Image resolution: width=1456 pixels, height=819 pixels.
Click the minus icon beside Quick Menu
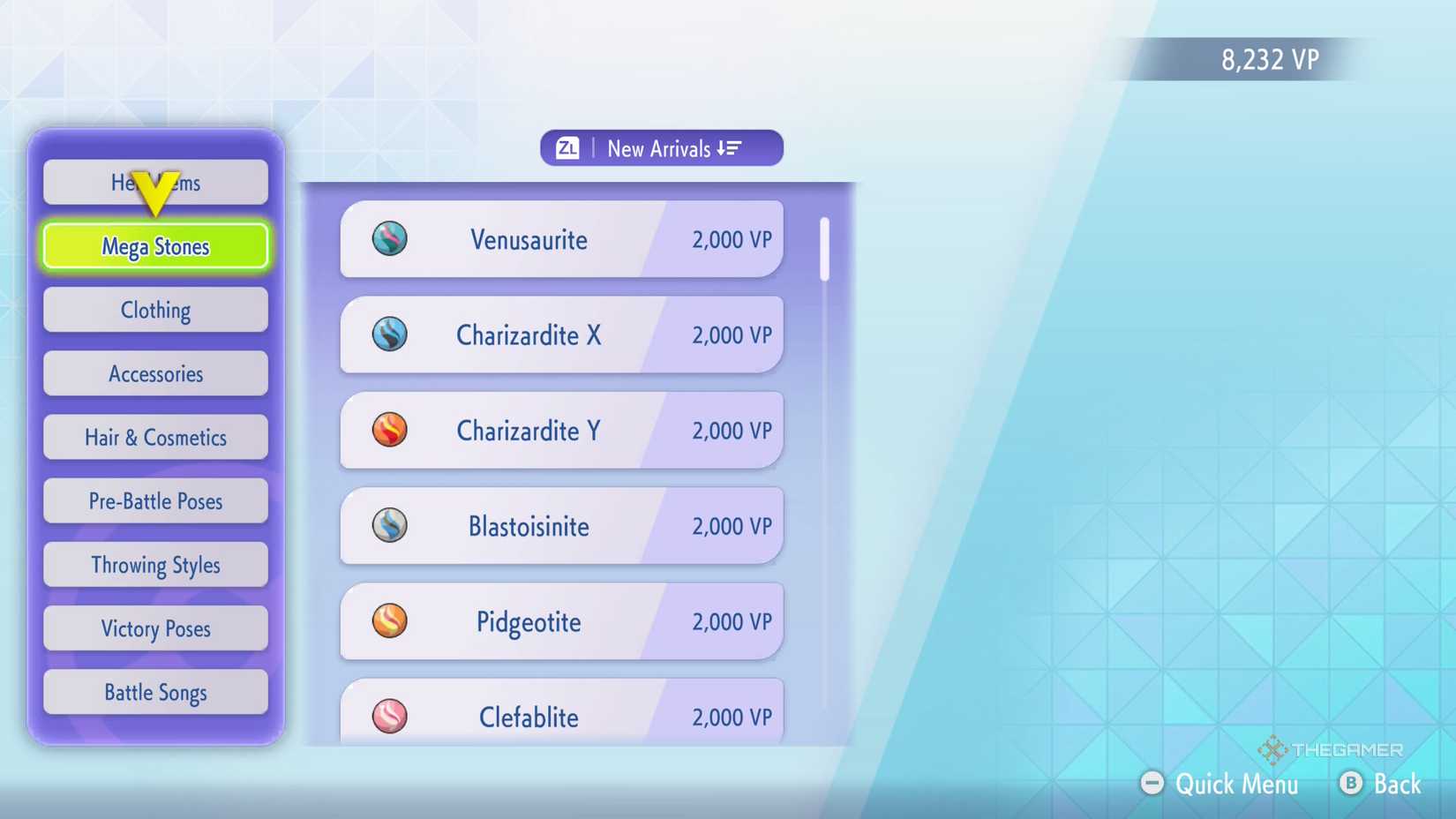[x=1152, y=782]
